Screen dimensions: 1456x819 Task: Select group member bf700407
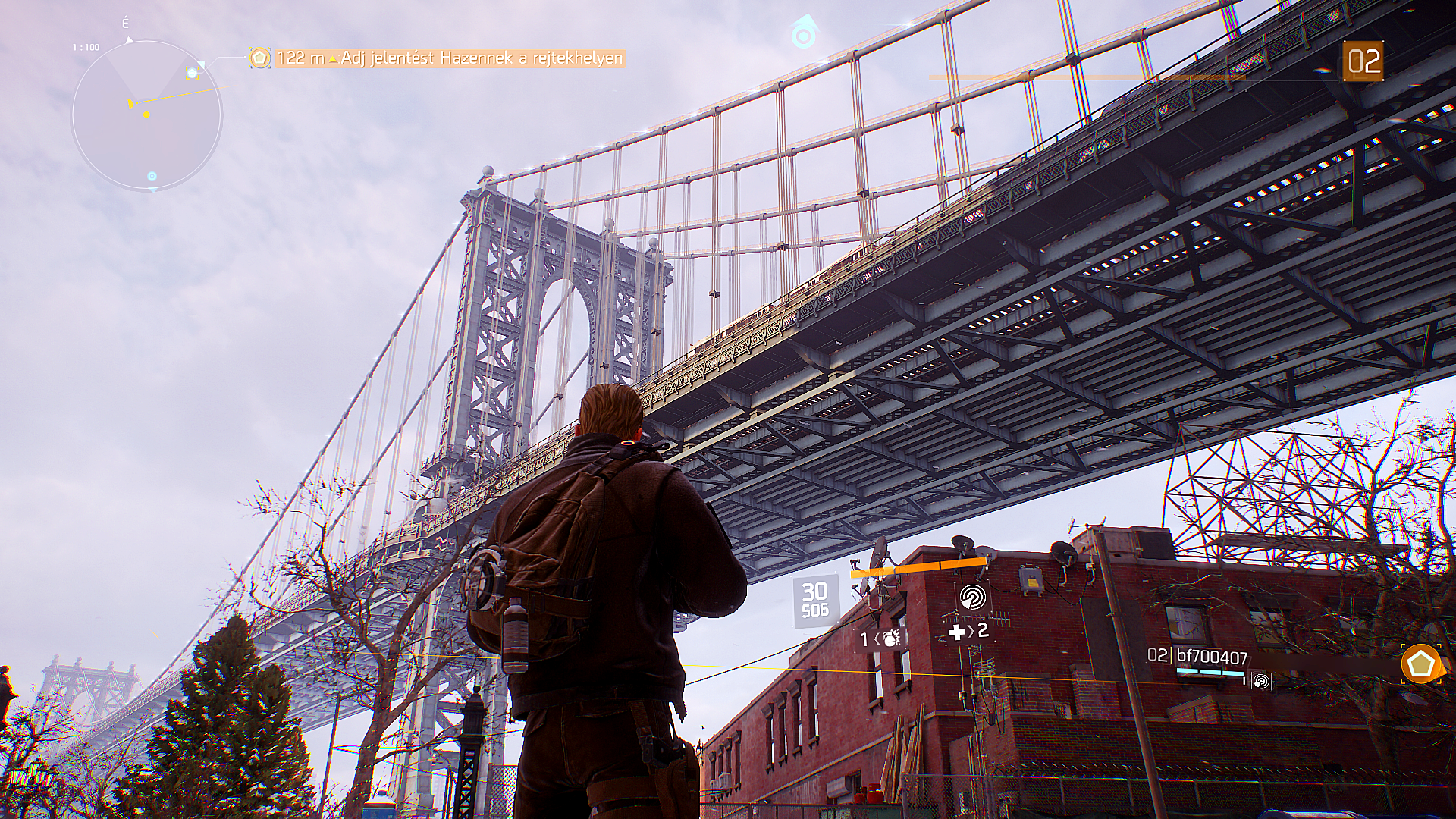click(1212, 657)
